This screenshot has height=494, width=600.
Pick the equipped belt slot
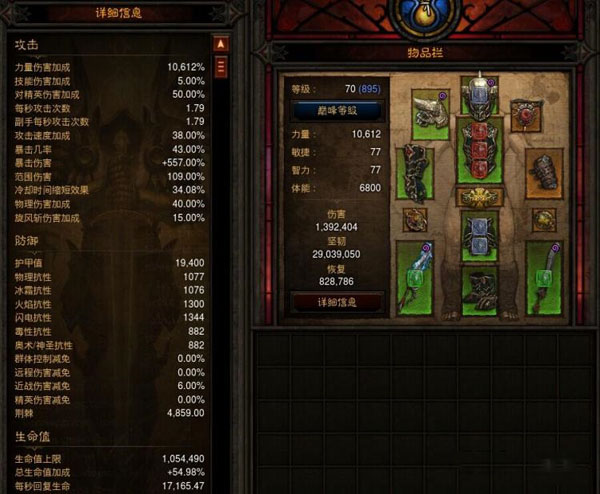coord(479,196)
